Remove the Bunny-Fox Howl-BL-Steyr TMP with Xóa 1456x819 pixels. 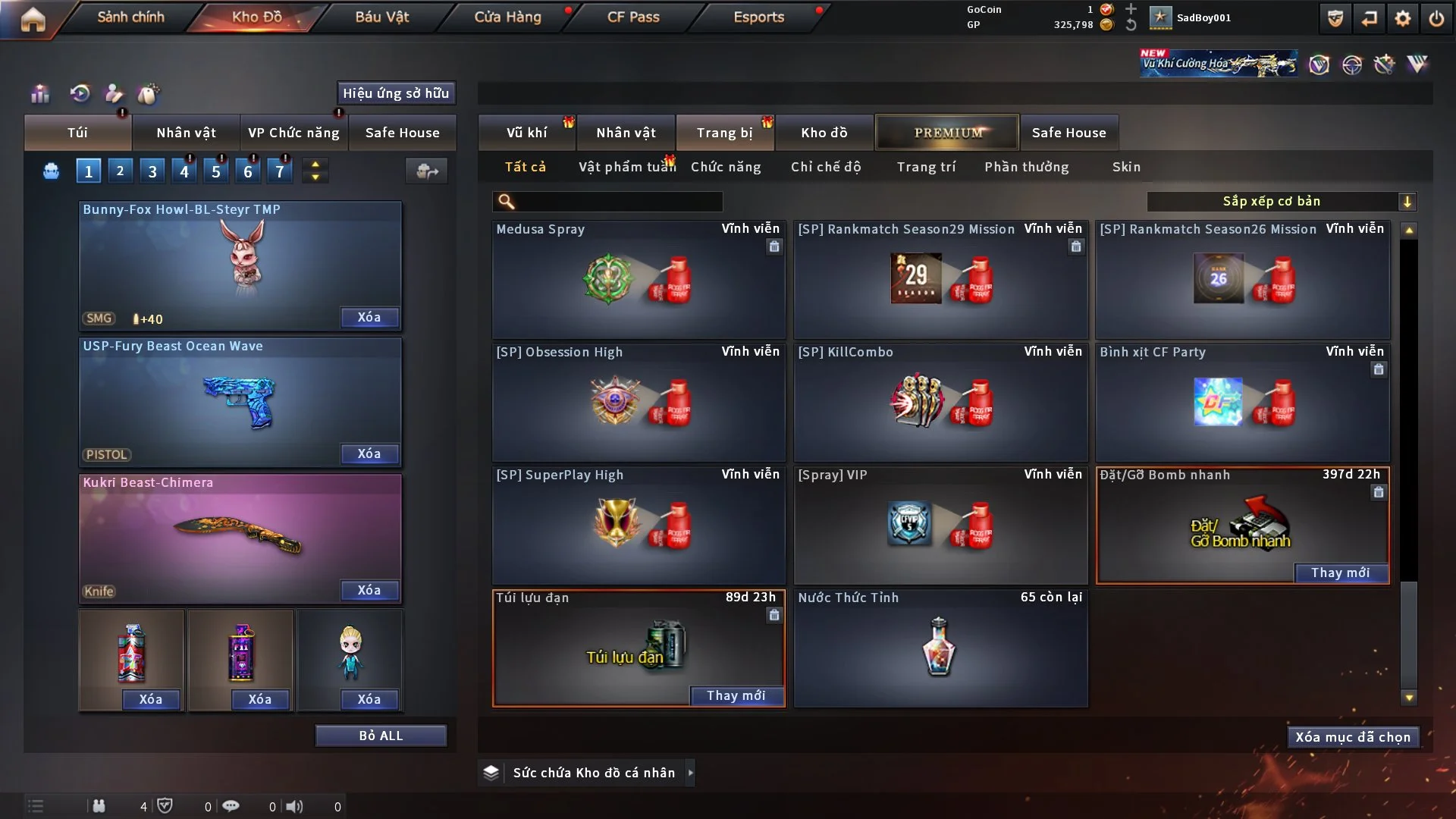tap(369, 318)
